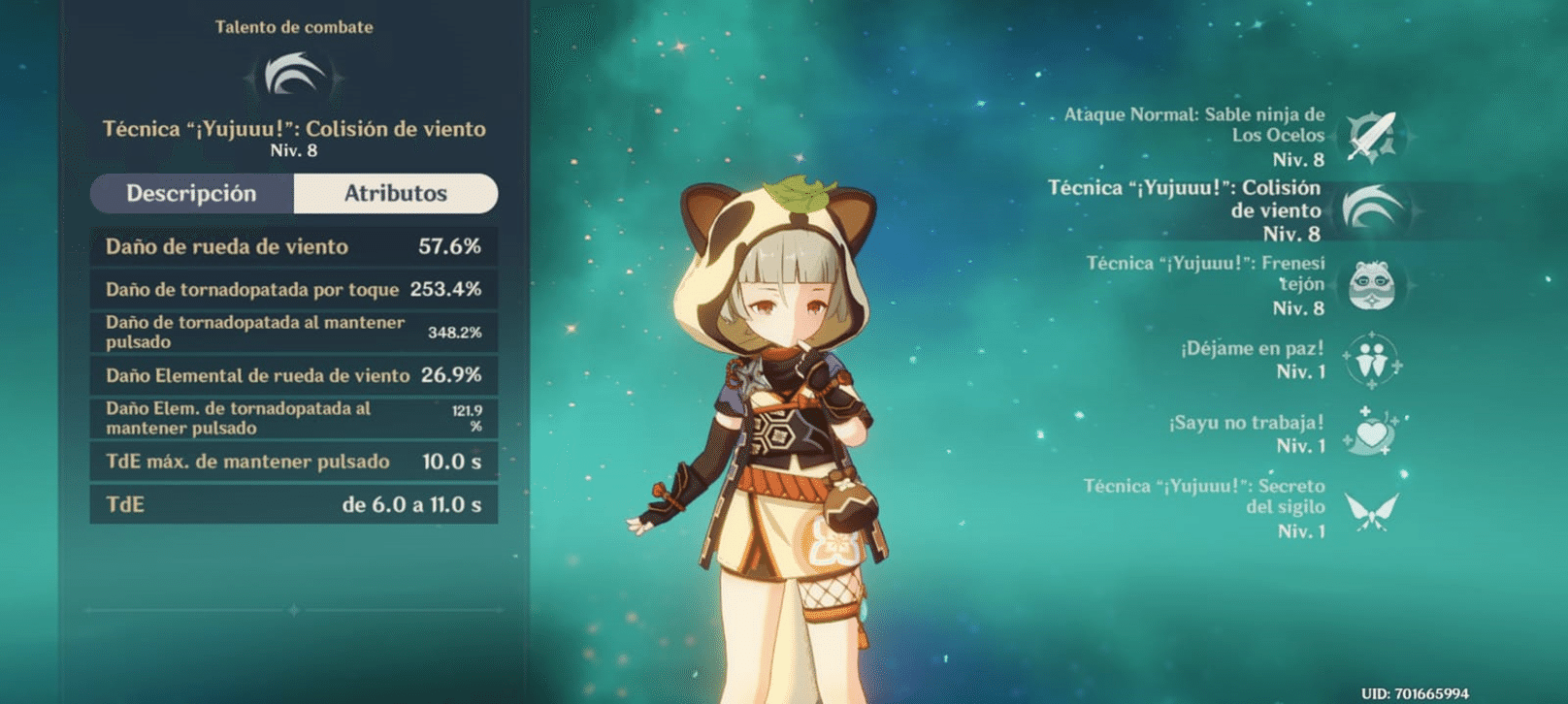Viewport: 1568px width, 704px height.
Task: Select the Técnica "¡Yujuuu!": Frenesí tejón talent icon
Action: pos(1370,285)
